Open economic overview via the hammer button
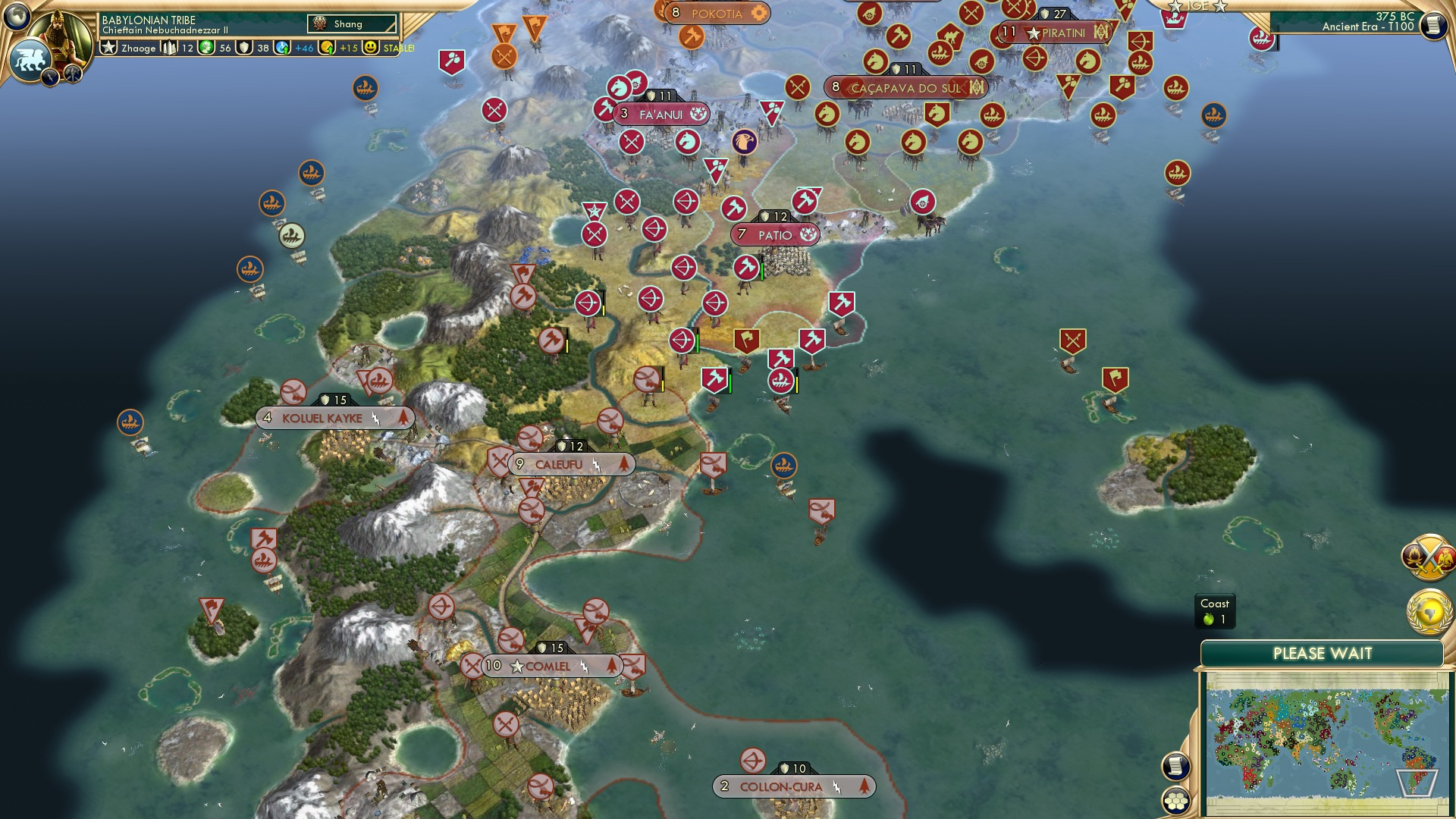 coord(73,76)
